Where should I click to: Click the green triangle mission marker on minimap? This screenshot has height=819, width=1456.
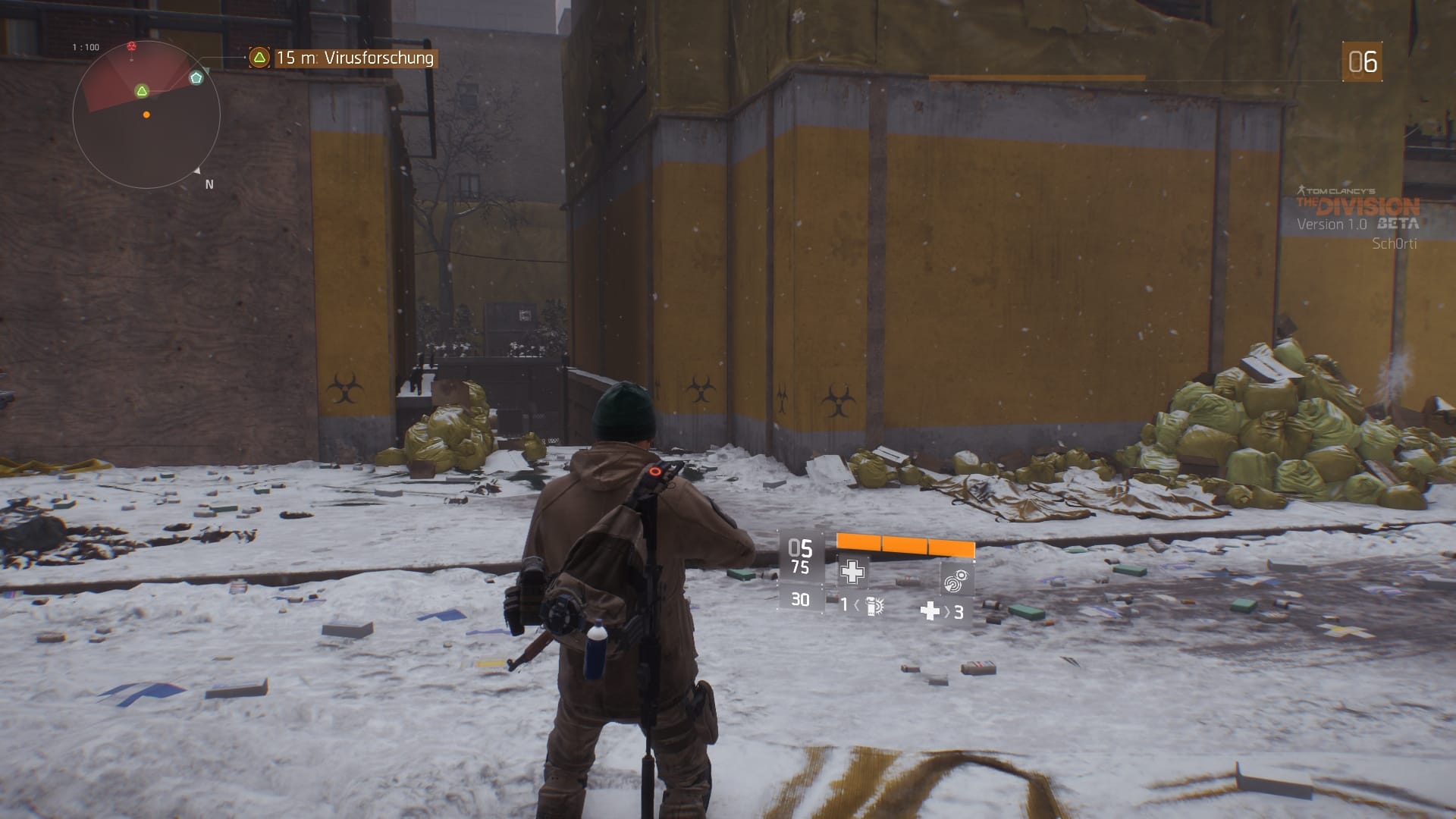click(x=141, y=90)
